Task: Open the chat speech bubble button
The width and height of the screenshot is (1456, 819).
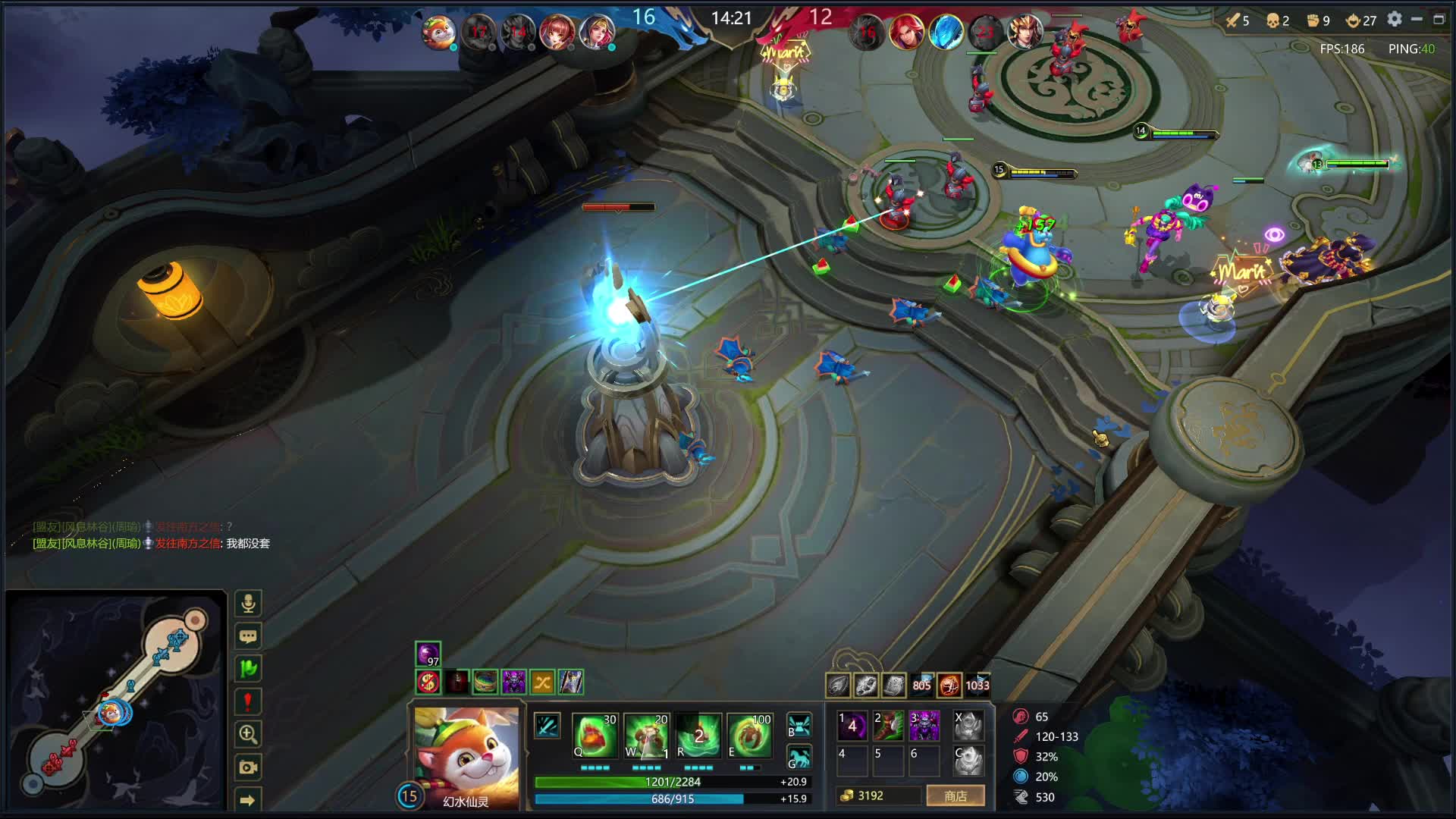Action: pos(248,636)
